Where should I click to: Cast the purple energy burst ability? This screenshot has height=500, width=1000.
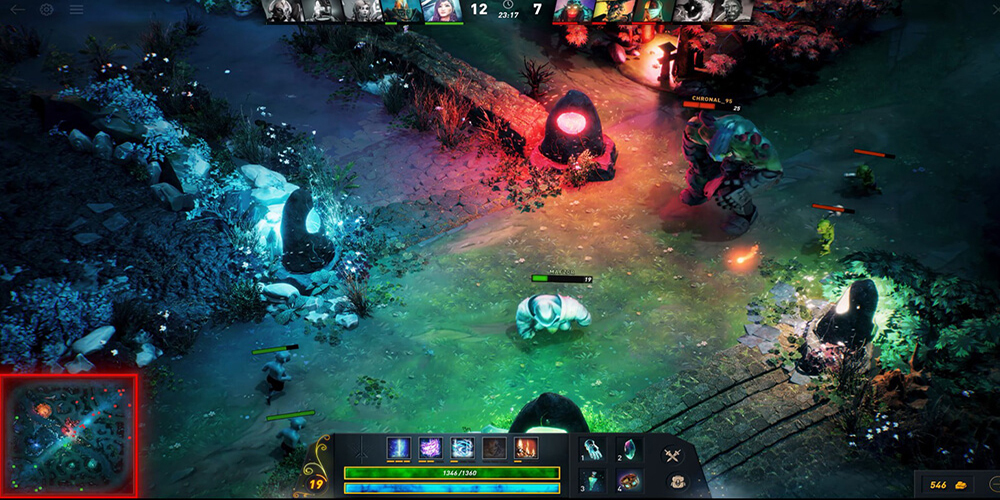click(431, 448)
